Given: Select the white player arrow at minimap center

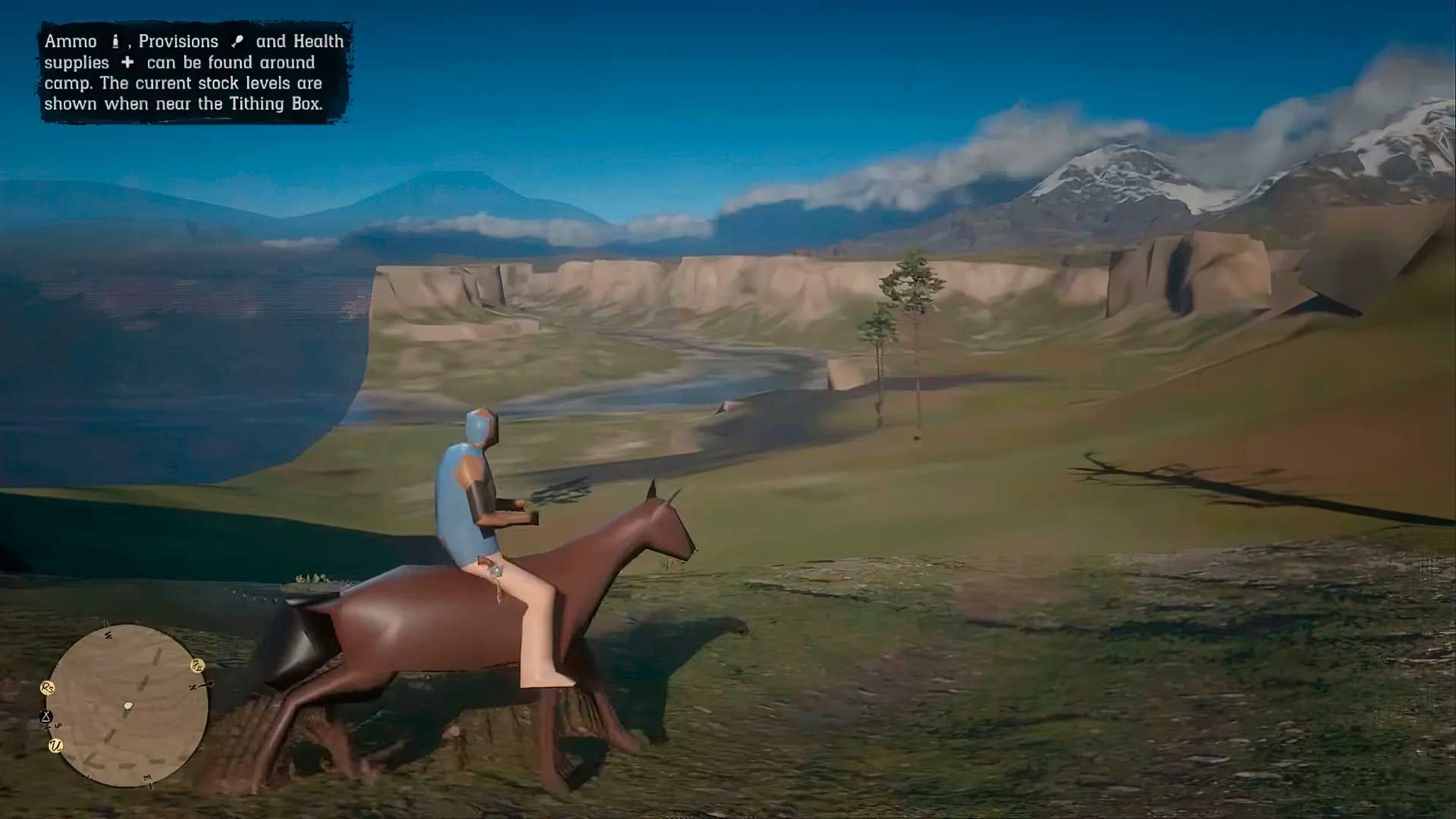Looking at the screenshot, I should 127,705.
